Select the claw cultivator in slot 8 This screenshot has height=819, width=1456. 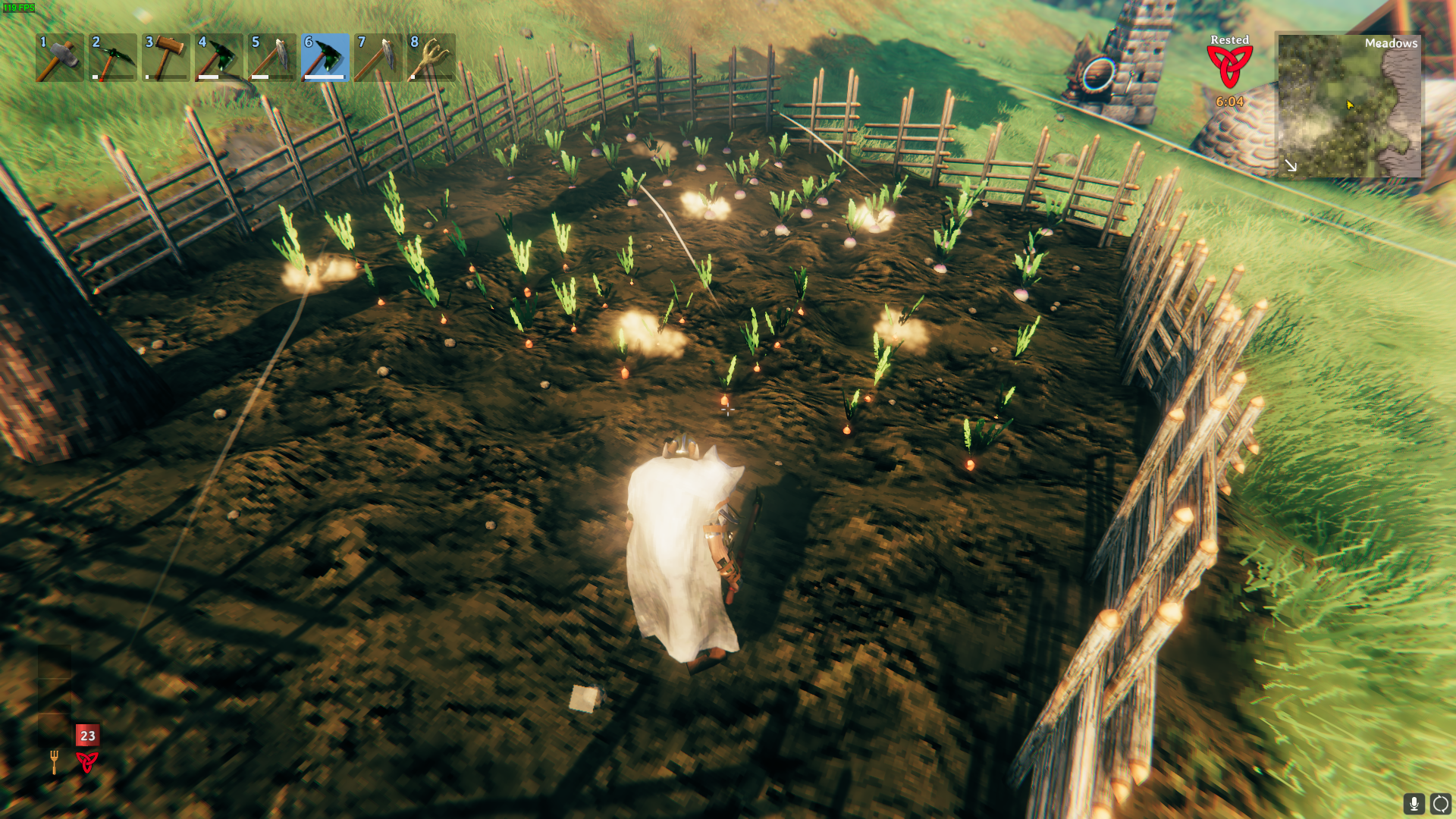tap(431, 58)
